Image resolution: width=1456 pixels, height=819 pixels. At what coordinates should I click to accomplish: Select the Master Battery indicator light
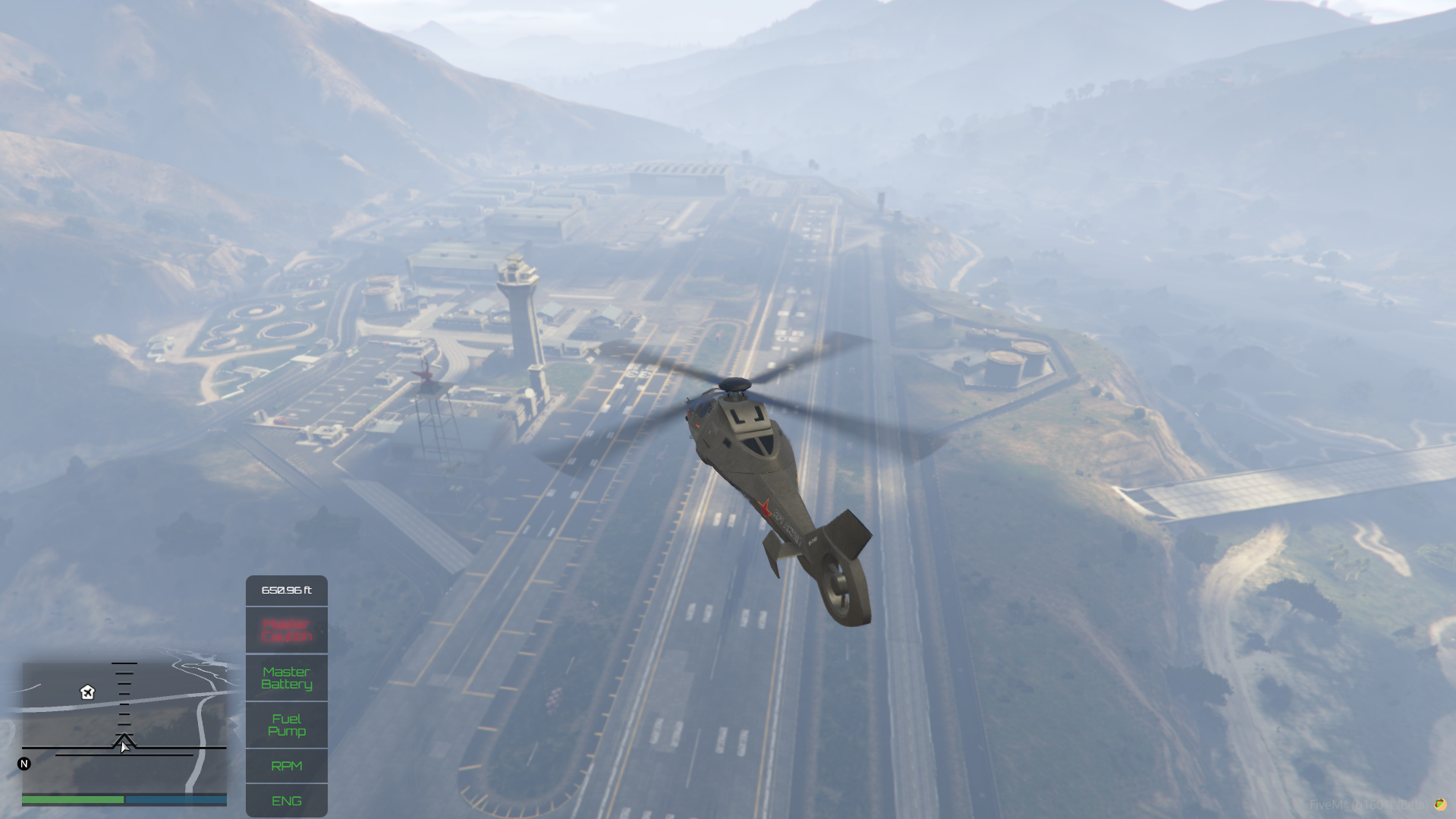click(287, 678)
